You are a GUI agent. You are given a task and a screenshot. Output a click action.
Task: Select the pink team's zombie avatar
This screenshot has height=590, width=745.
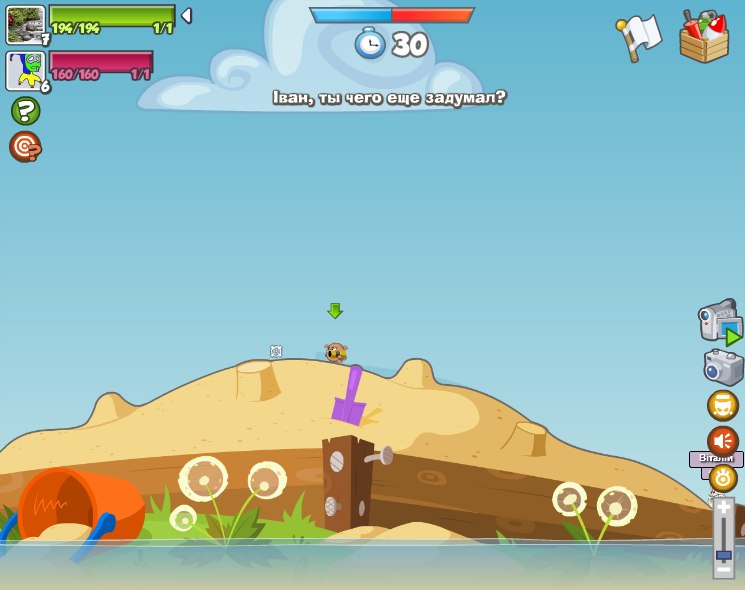pyautogui.click(x=25, y=71)
